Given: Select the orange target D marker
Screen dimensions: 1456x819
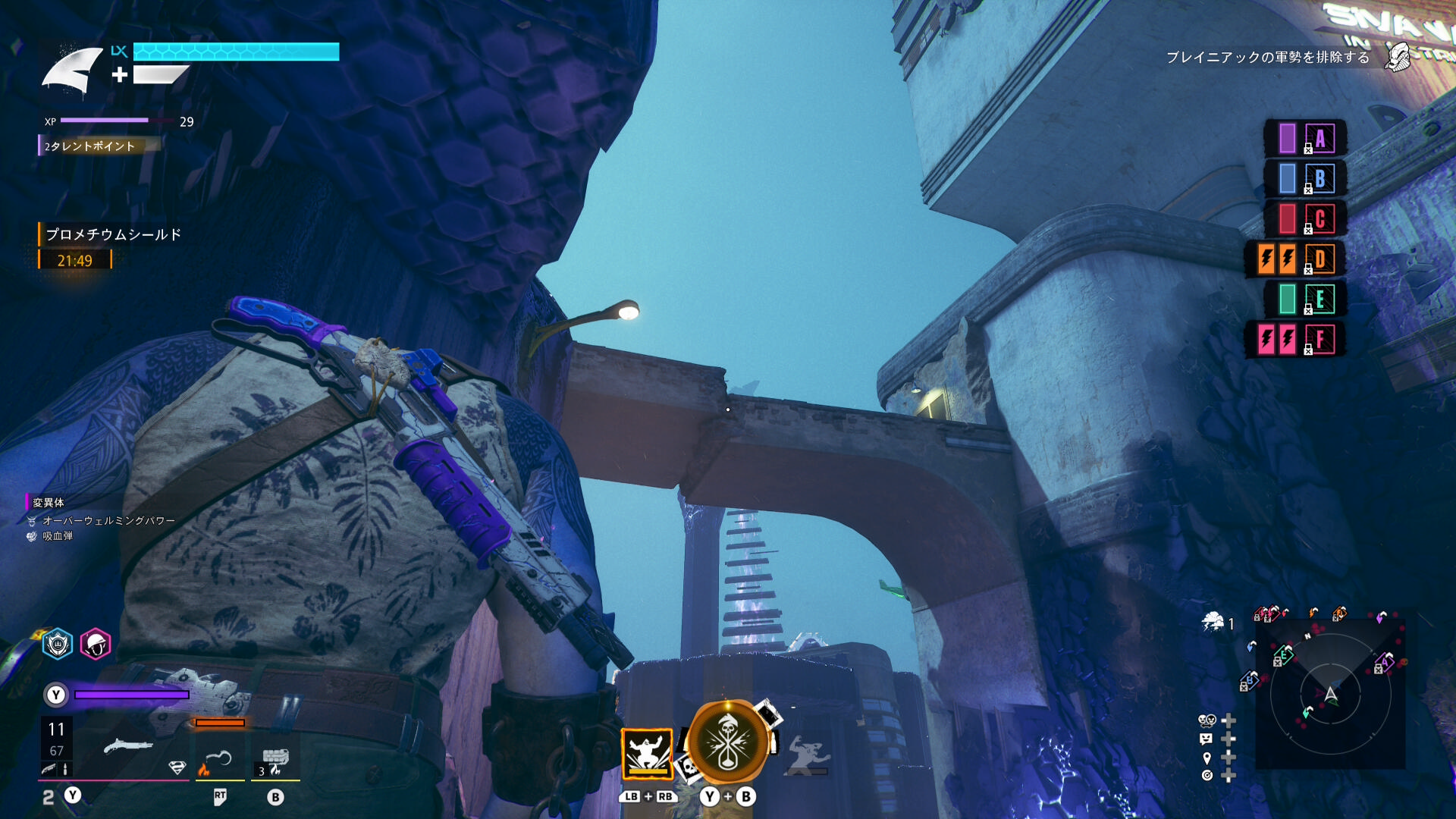Looking at the screenshot, I should click(x=1296, y=259).
